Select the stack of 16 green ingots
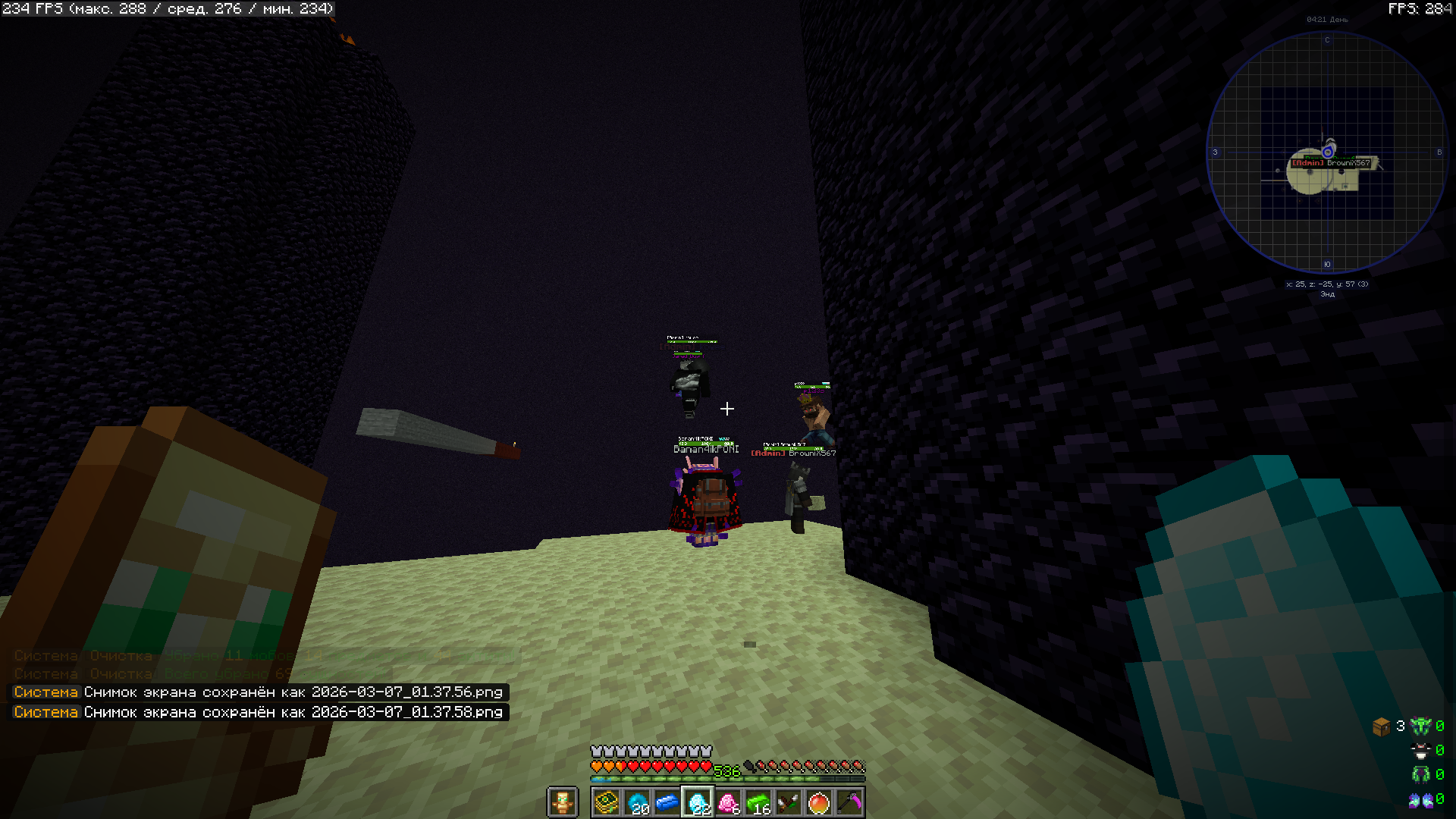This screenshot has height=819, width=1456. point(758,802)
